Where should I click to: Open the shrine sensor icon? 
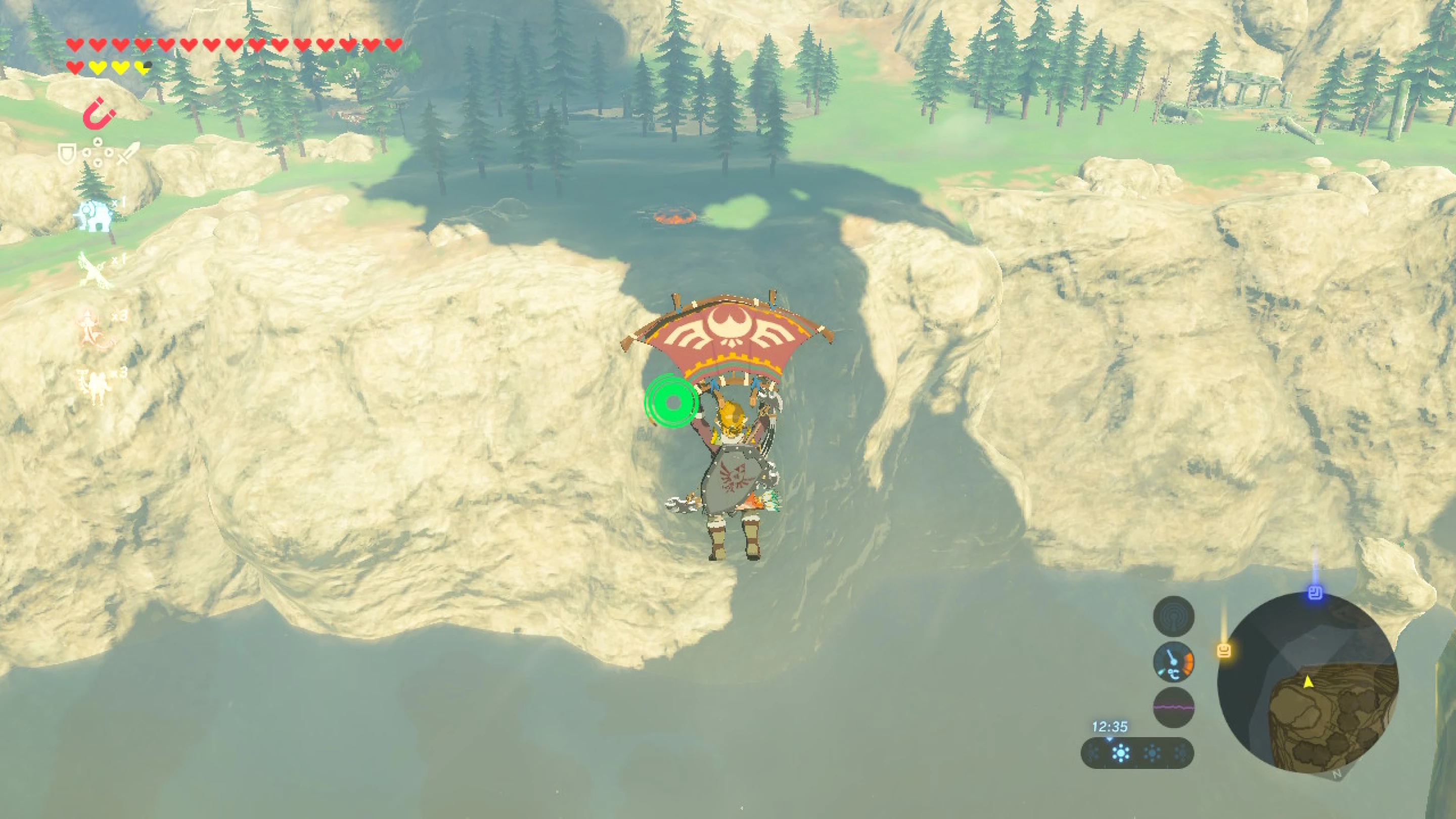1174,616
